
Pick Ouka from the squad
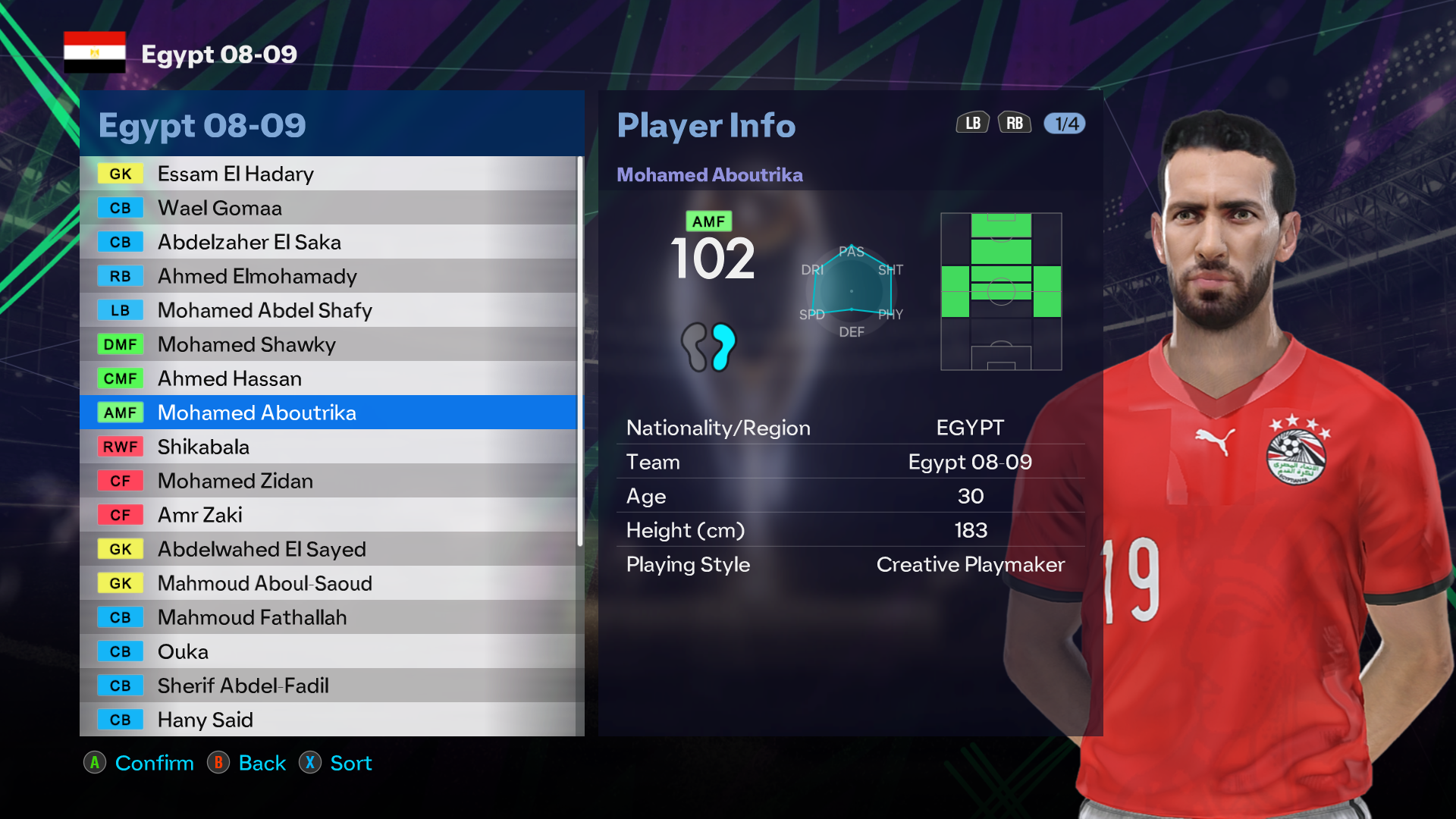328,651
